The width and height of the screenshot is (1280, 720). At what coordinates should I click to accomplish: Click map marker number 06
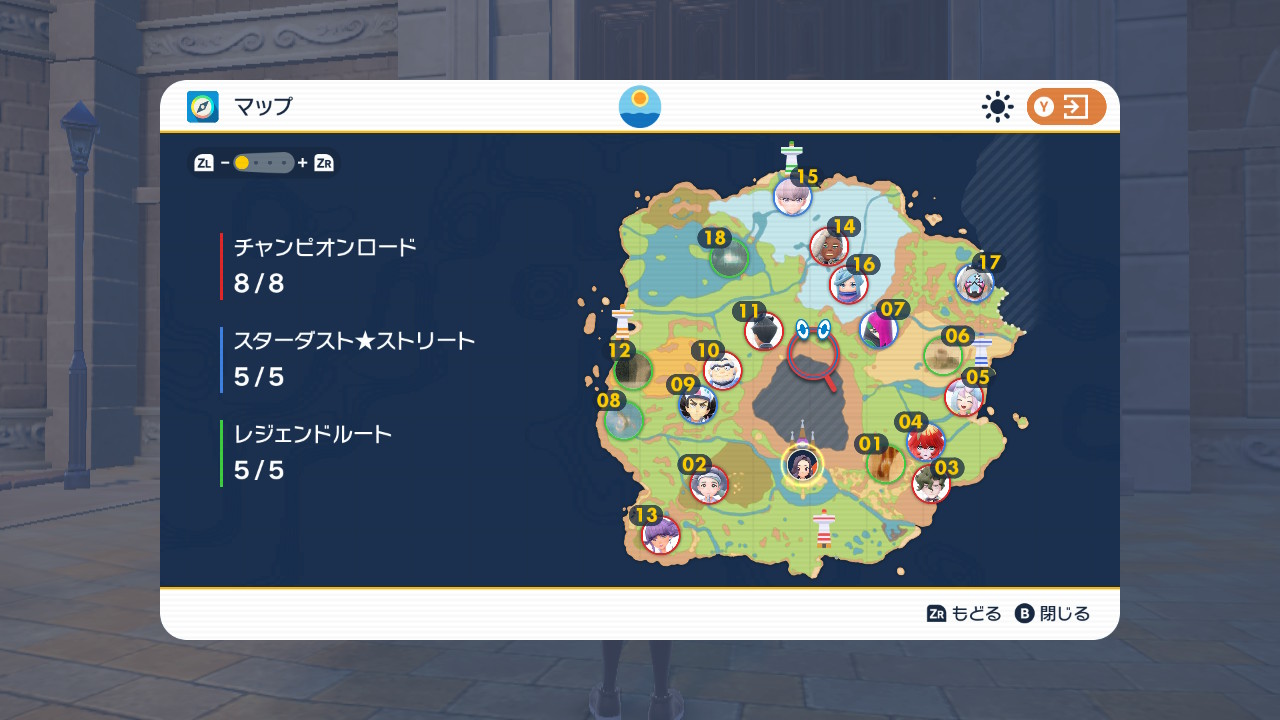click(x=942, y=356)
